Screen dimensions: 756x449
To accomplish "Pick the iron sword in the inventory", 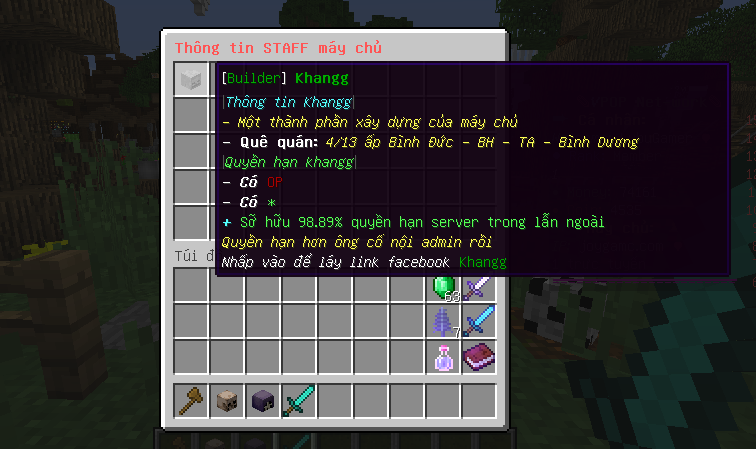I will [479, 286].
